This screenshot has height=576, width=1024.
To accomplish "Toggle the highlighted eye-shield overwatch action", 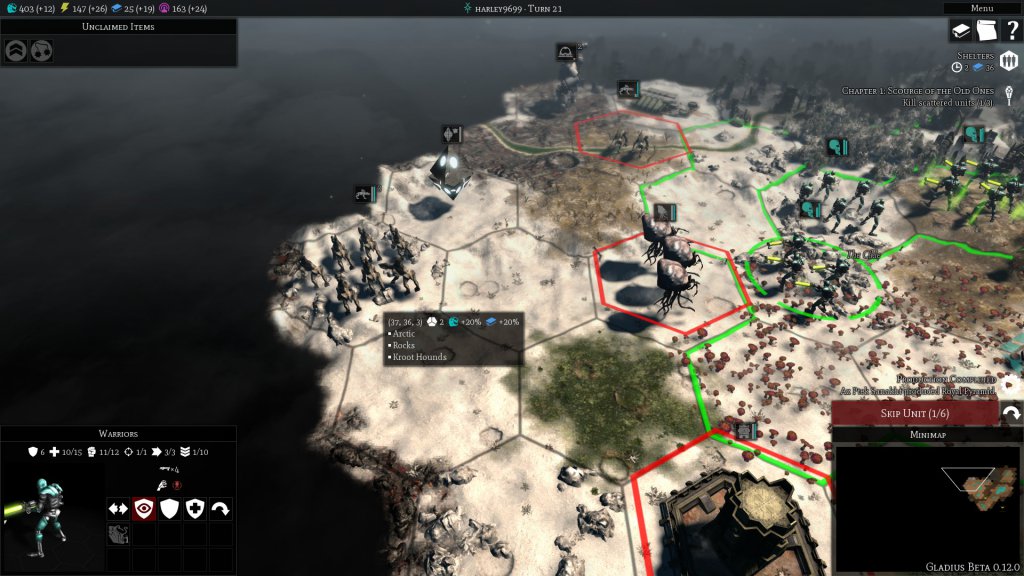I will click(x=144, y=508).
